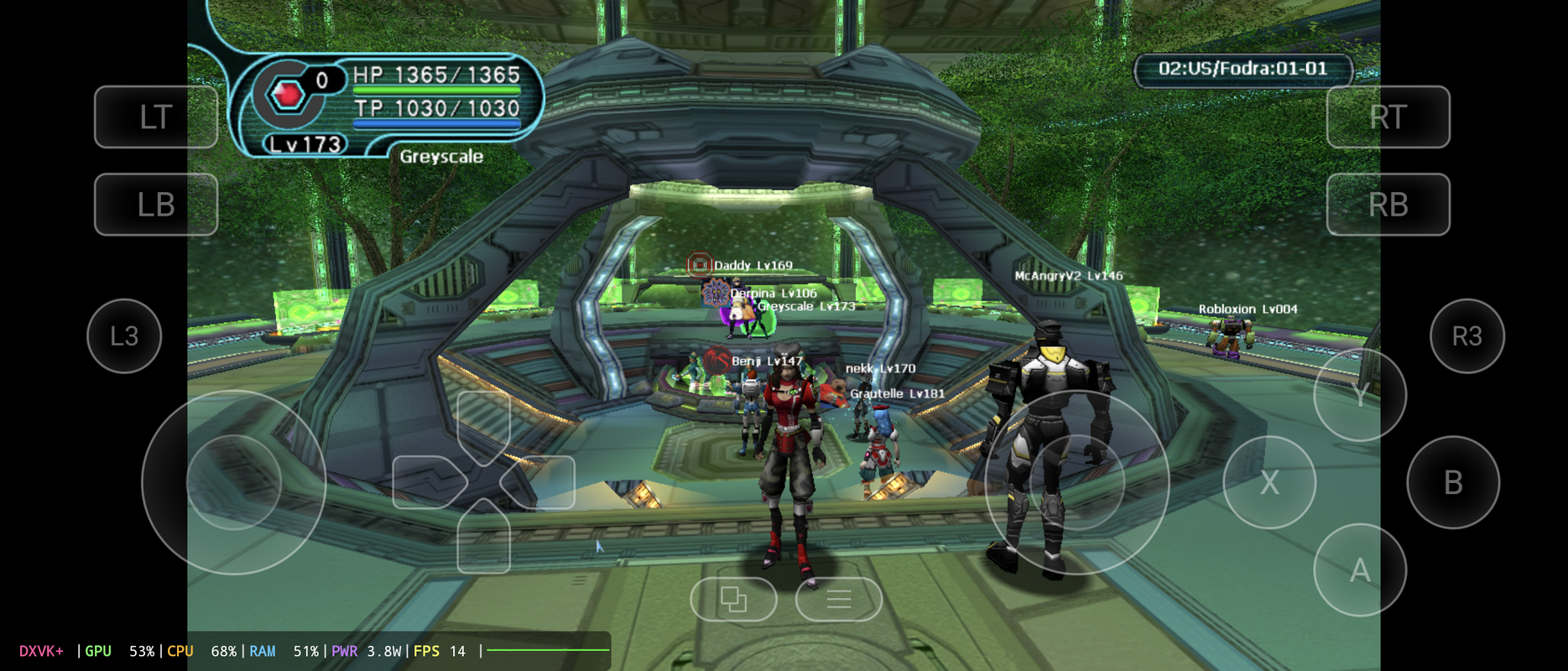Tap the LT virtual trigger button
Viewport: 1568px width, 671px height.
point(156,117)
